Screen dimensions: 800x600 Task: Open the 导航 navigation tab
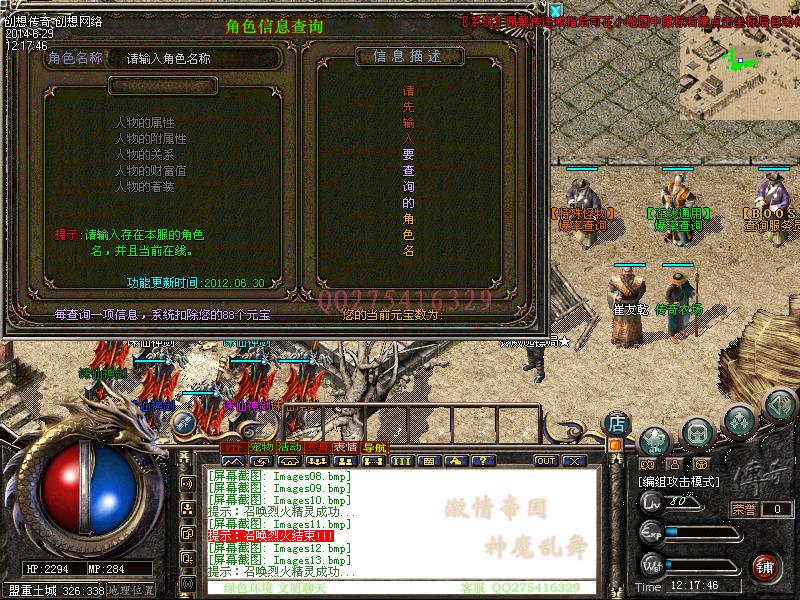point(374,446)
